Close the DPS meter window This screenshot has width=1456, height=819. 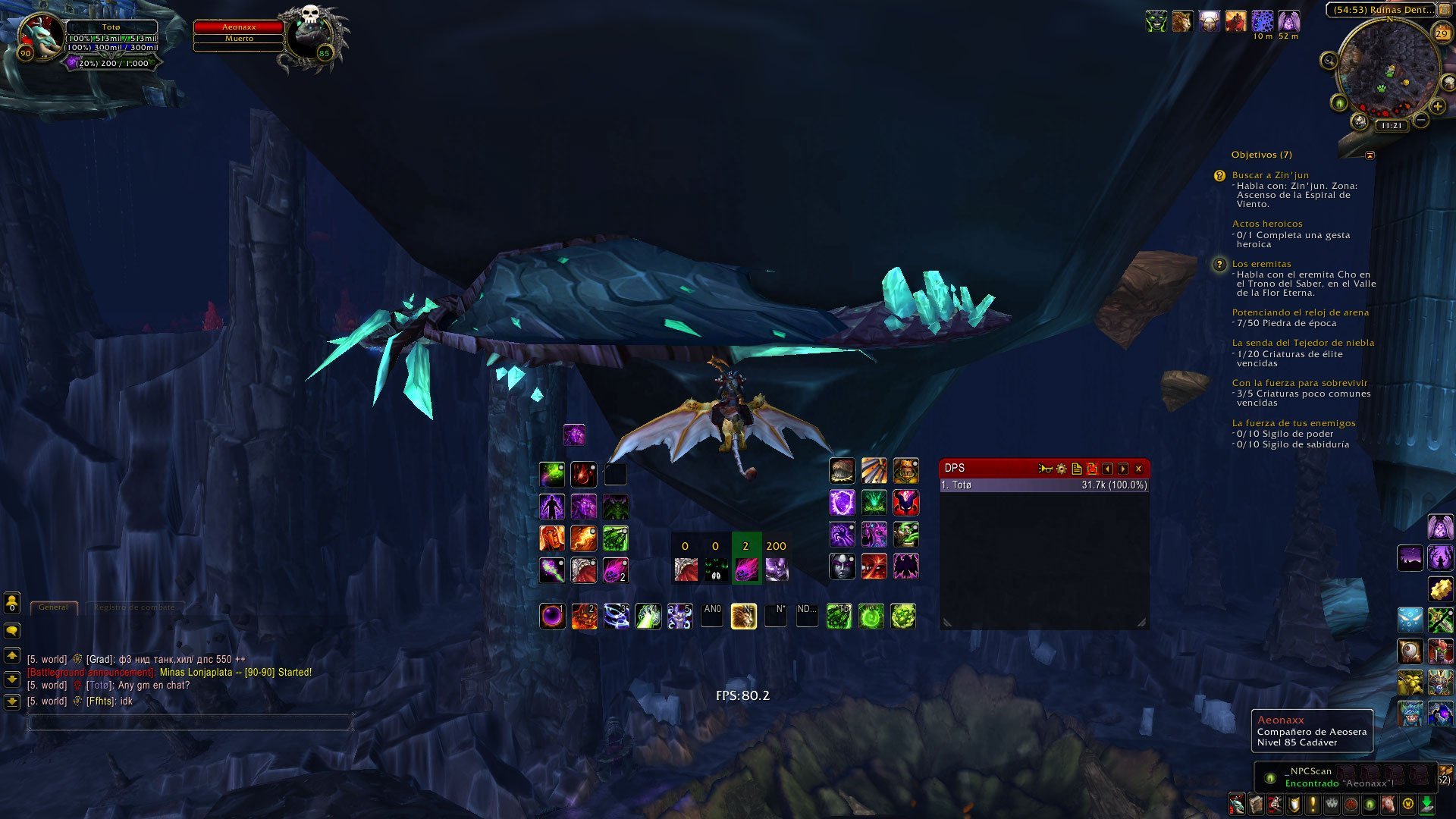1138,469
